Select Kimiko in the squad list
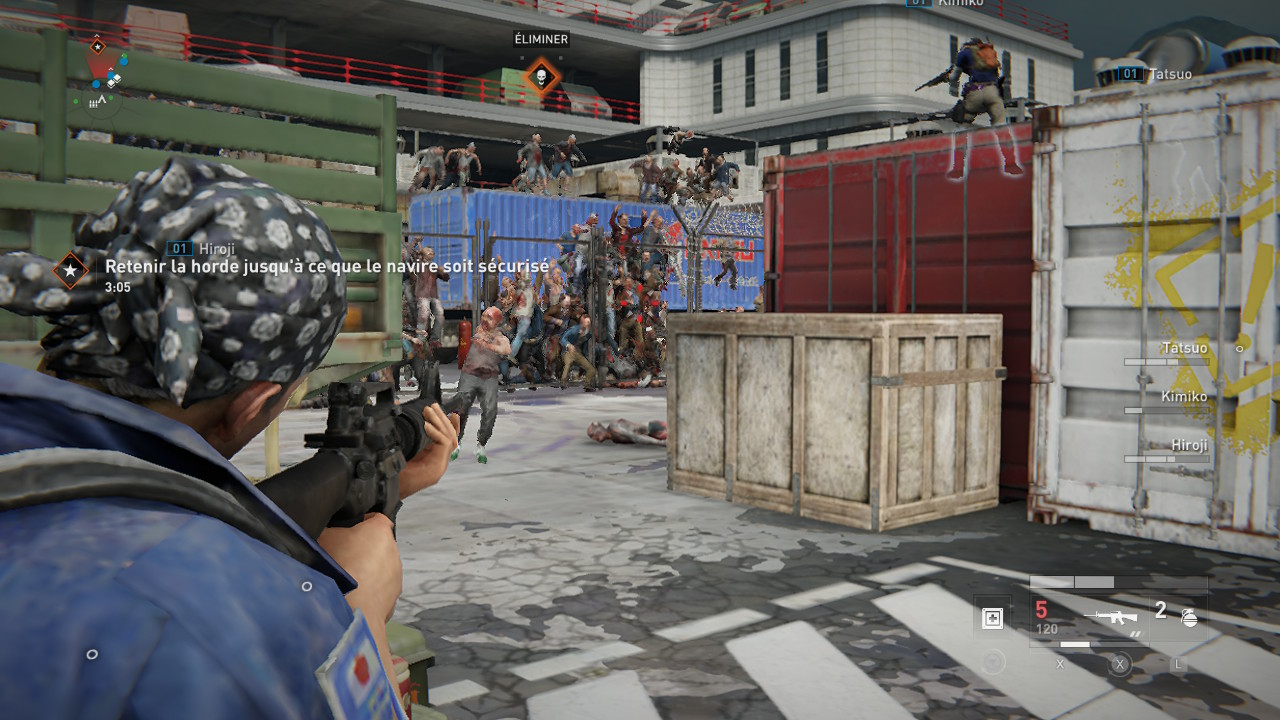This screenshot has width=1280, height=720. click(1184, 397)
